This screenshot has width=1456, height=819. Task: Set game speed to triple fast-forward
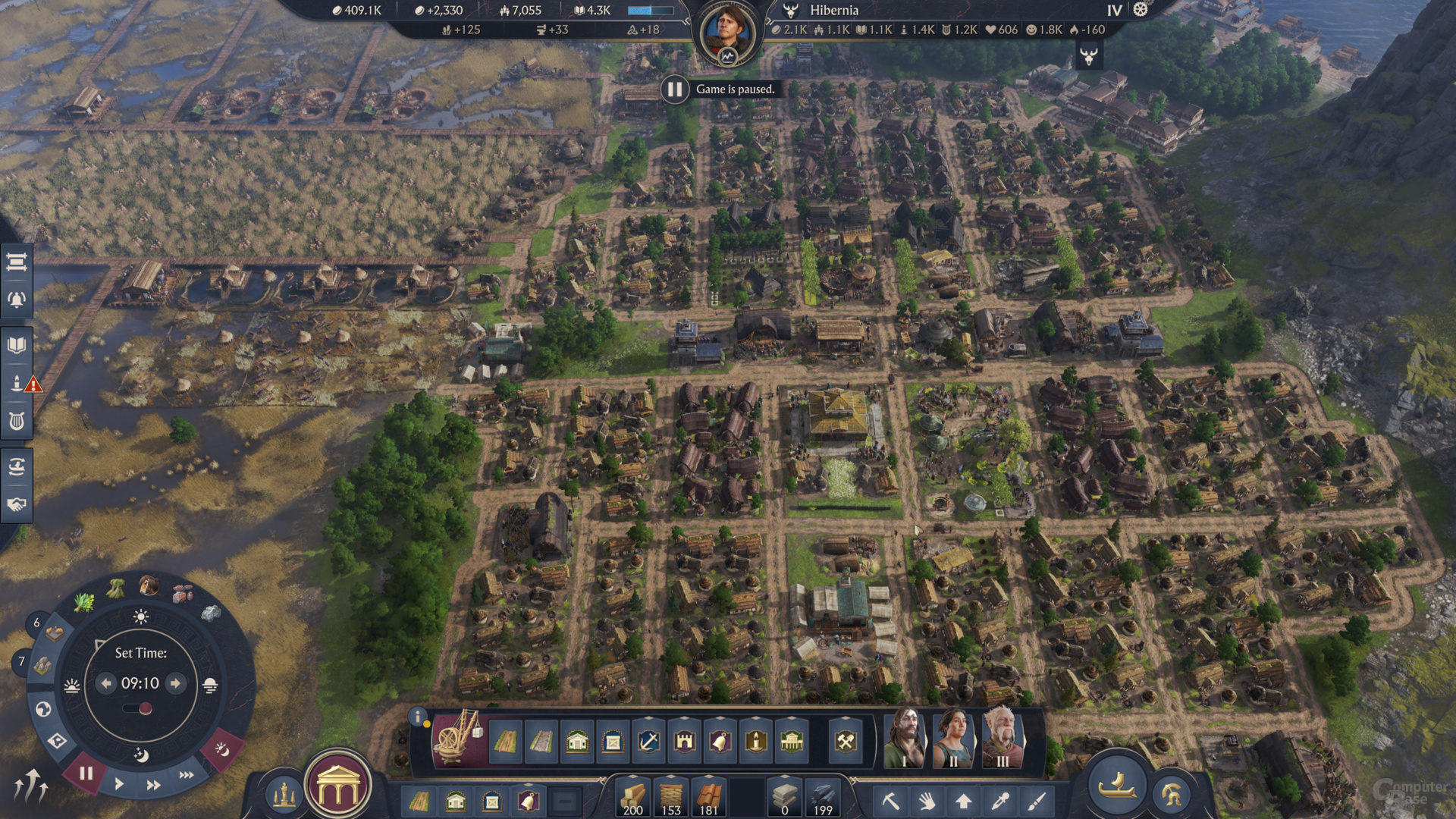186,775
